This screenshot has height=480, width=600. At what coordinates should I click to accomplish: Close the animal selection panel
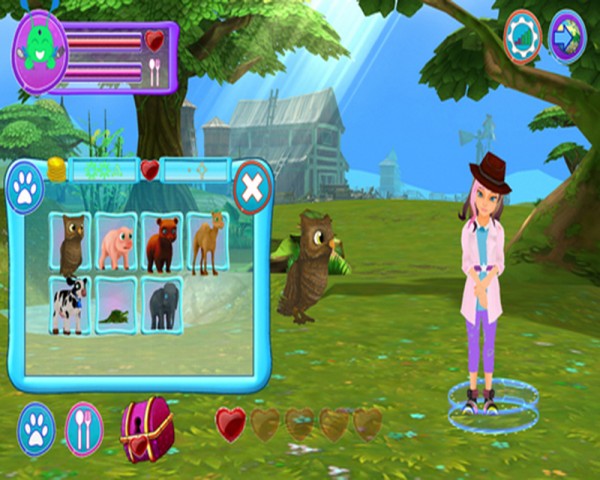tap(252, 186)
